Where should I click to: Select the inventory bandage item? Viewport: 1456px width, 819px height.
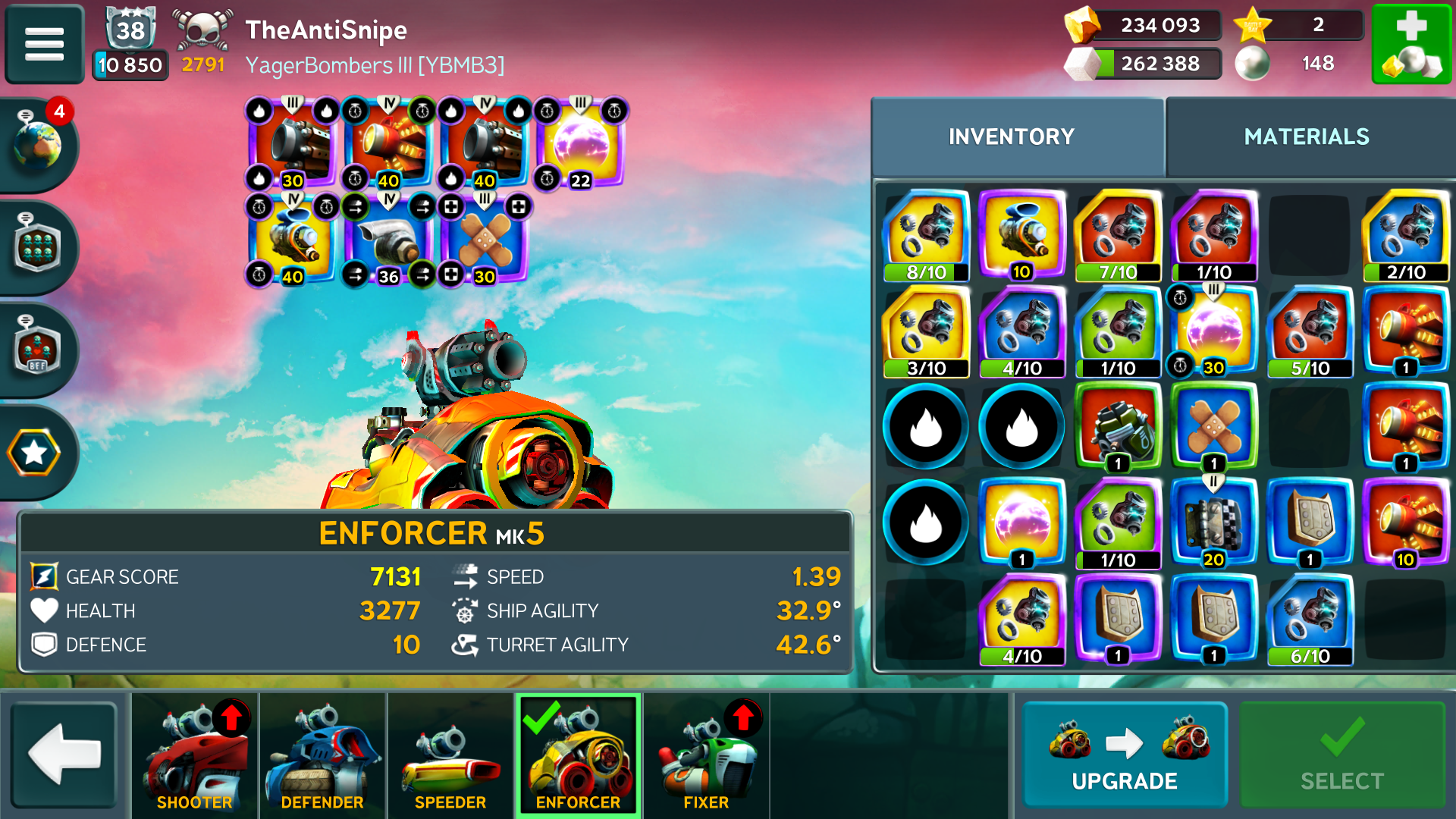coord(1213,426)
